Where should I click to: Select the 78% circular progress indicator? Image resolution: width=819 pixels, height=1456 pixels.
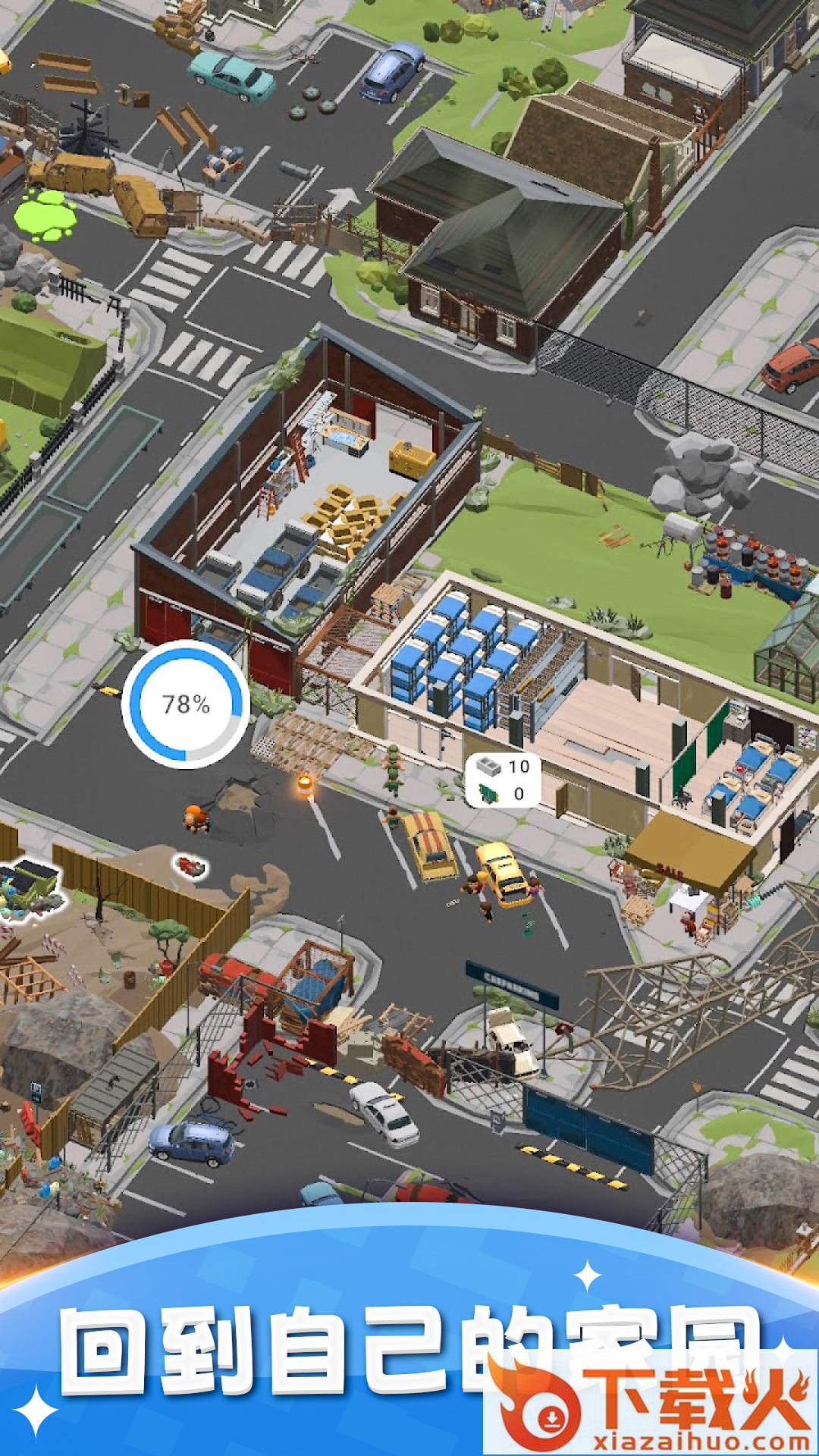point(186,704)
